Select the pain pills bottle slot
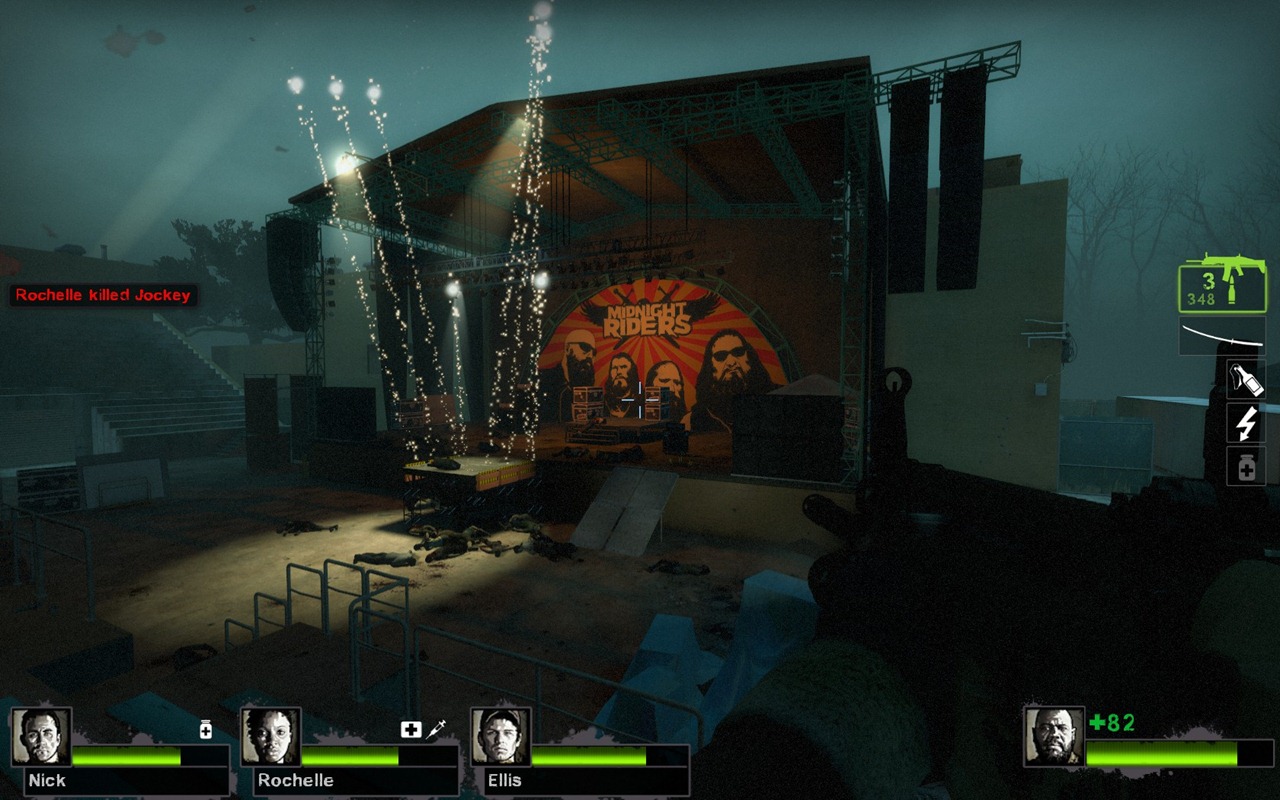This screenshot has width=1280, height=800. (x=1246, y=466)
